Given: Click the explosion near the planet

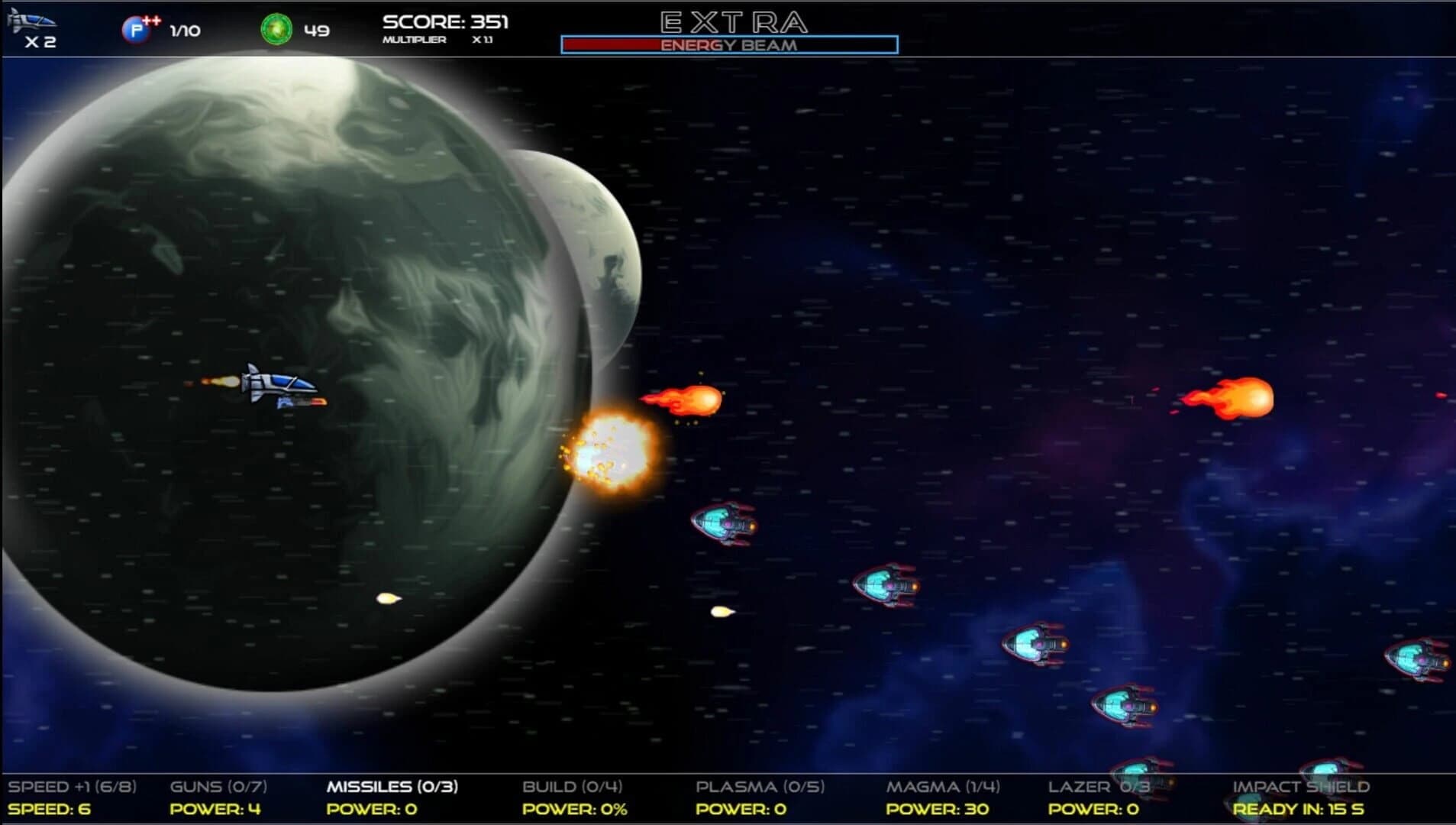Looking at the screenshot, I should (x=615, y=458).
